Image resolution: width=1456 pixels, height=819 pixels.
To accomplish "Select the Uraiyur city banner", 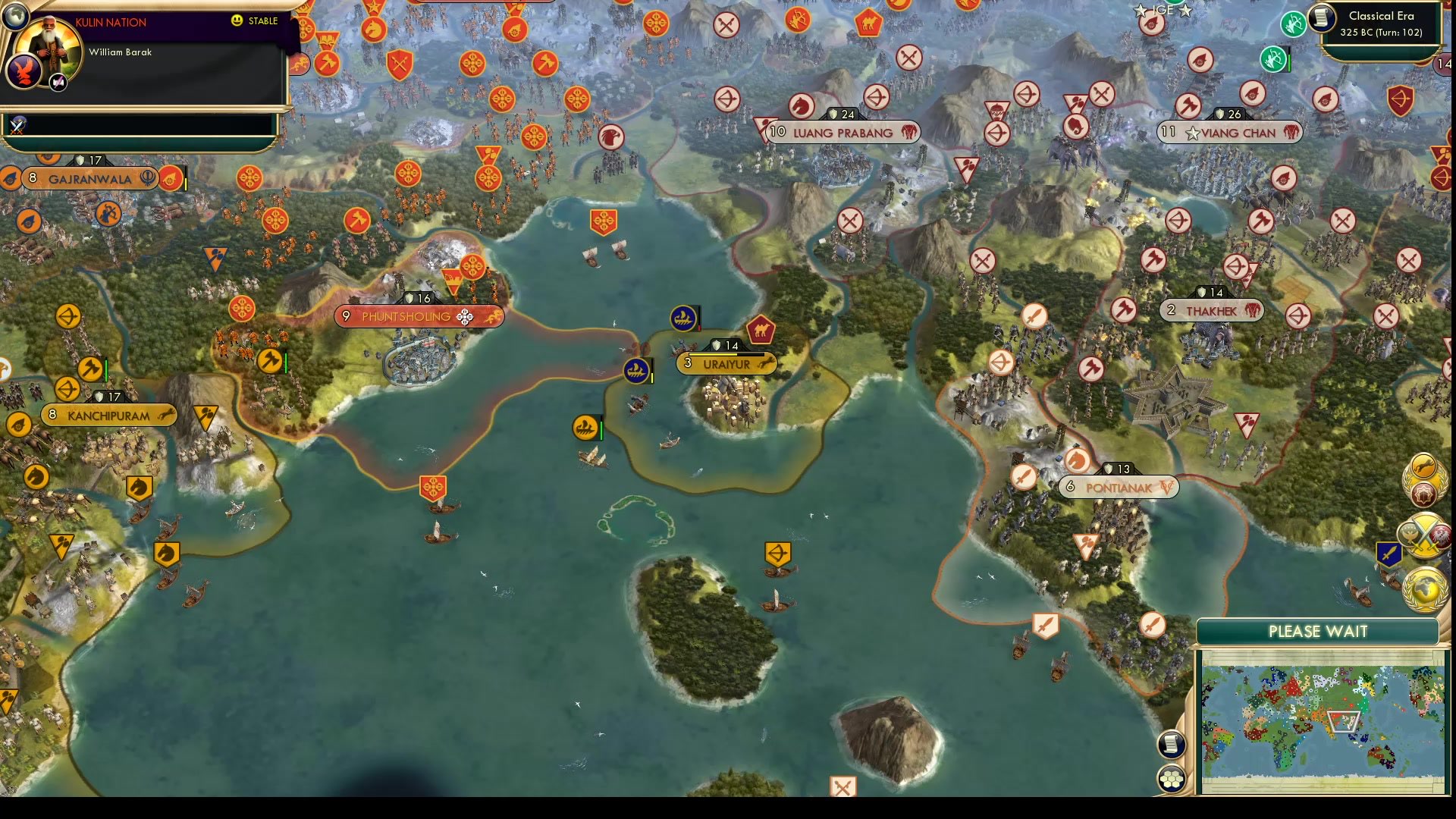I will coord(726,364).
